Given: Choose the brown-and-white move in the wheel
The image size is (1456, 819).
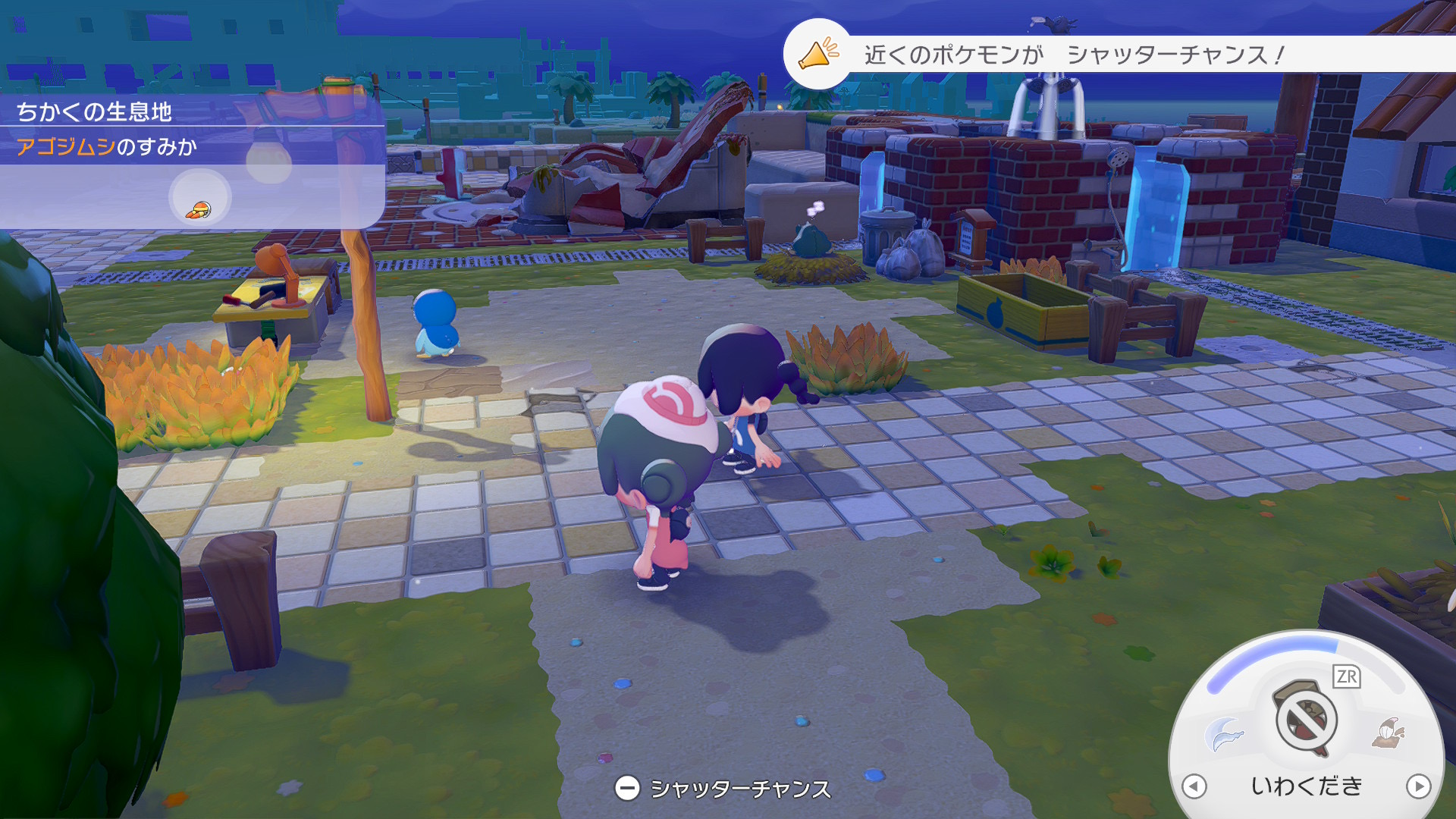Looking at the screenshot, I should click(x=1389, y=733).
